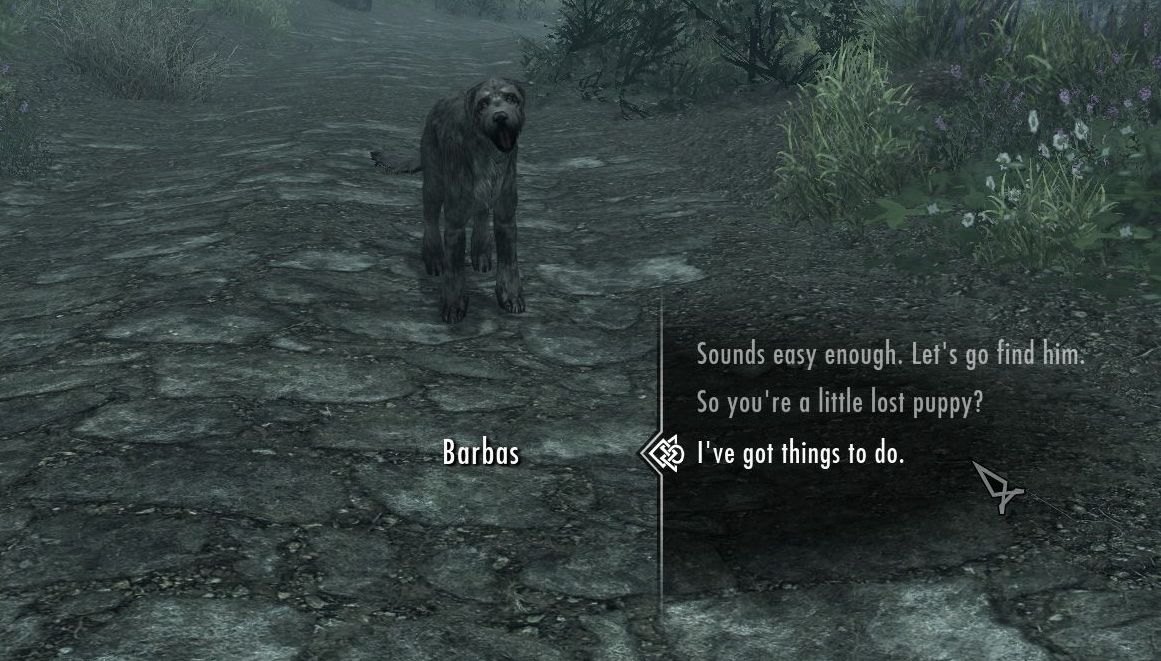Select "So you're a little lost puppy?" reply

840,404
